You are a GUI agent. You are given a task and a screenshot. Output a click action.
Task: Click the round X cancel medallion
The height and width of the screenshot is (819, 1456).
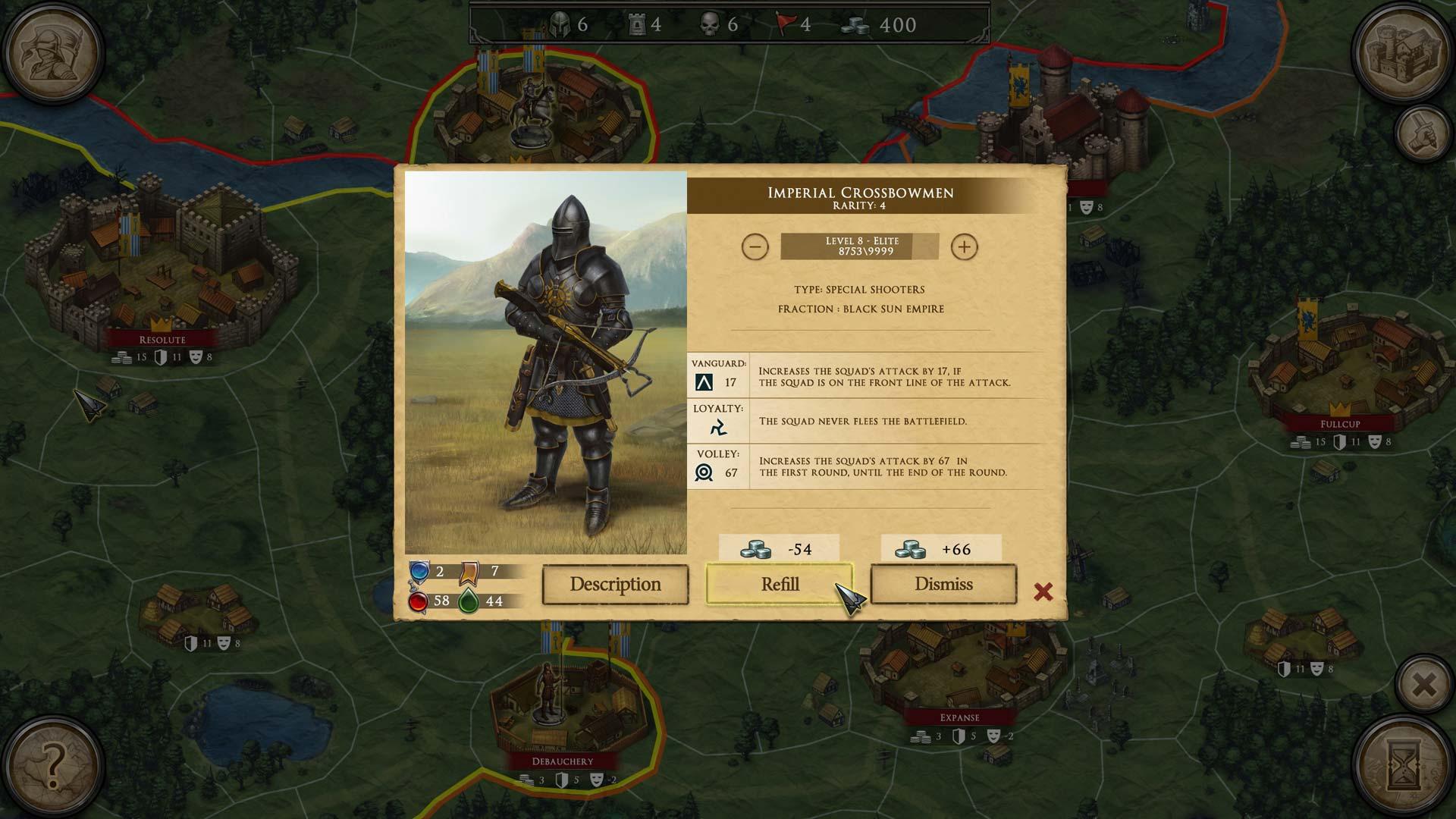[x=1424, y=685]
